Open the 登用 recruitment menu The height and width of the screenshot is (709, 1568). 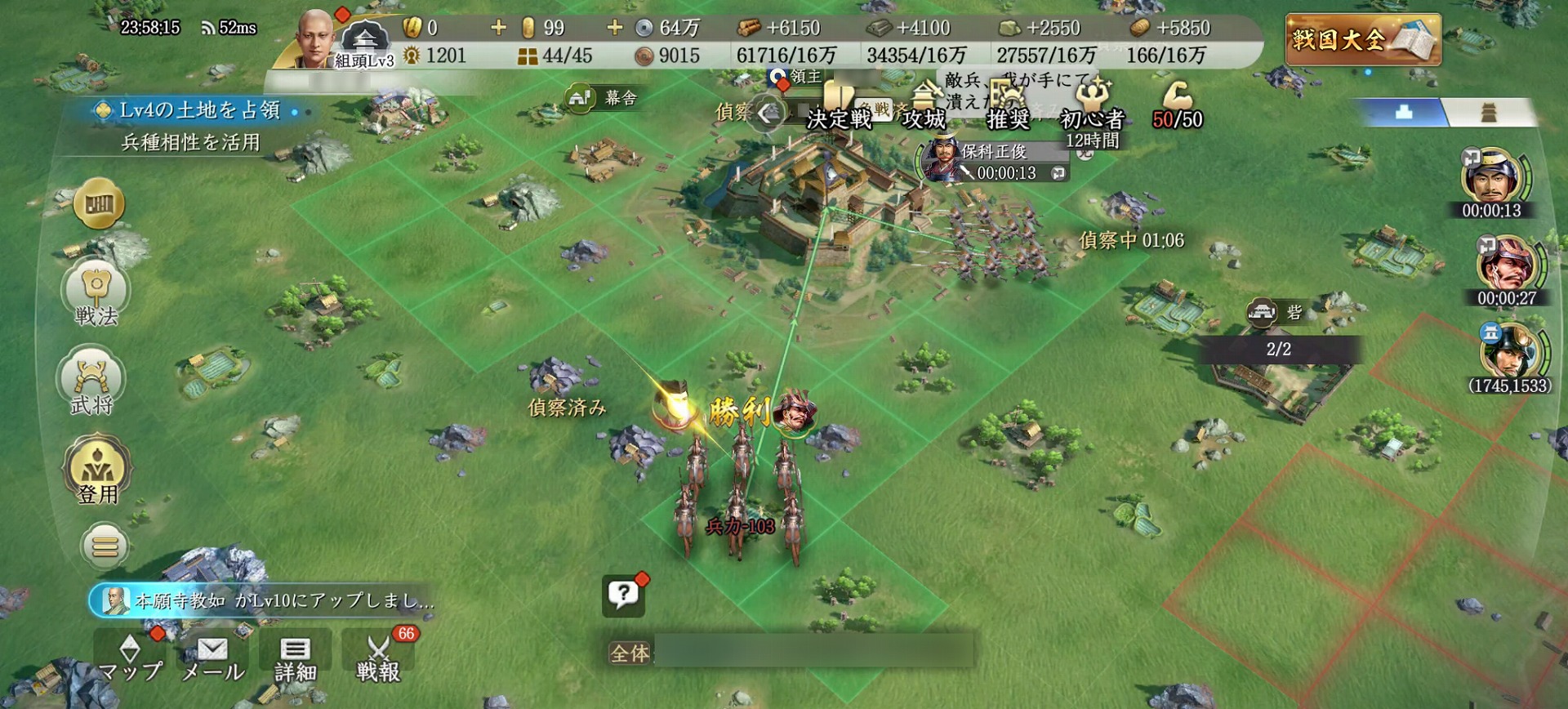[97, 470]
